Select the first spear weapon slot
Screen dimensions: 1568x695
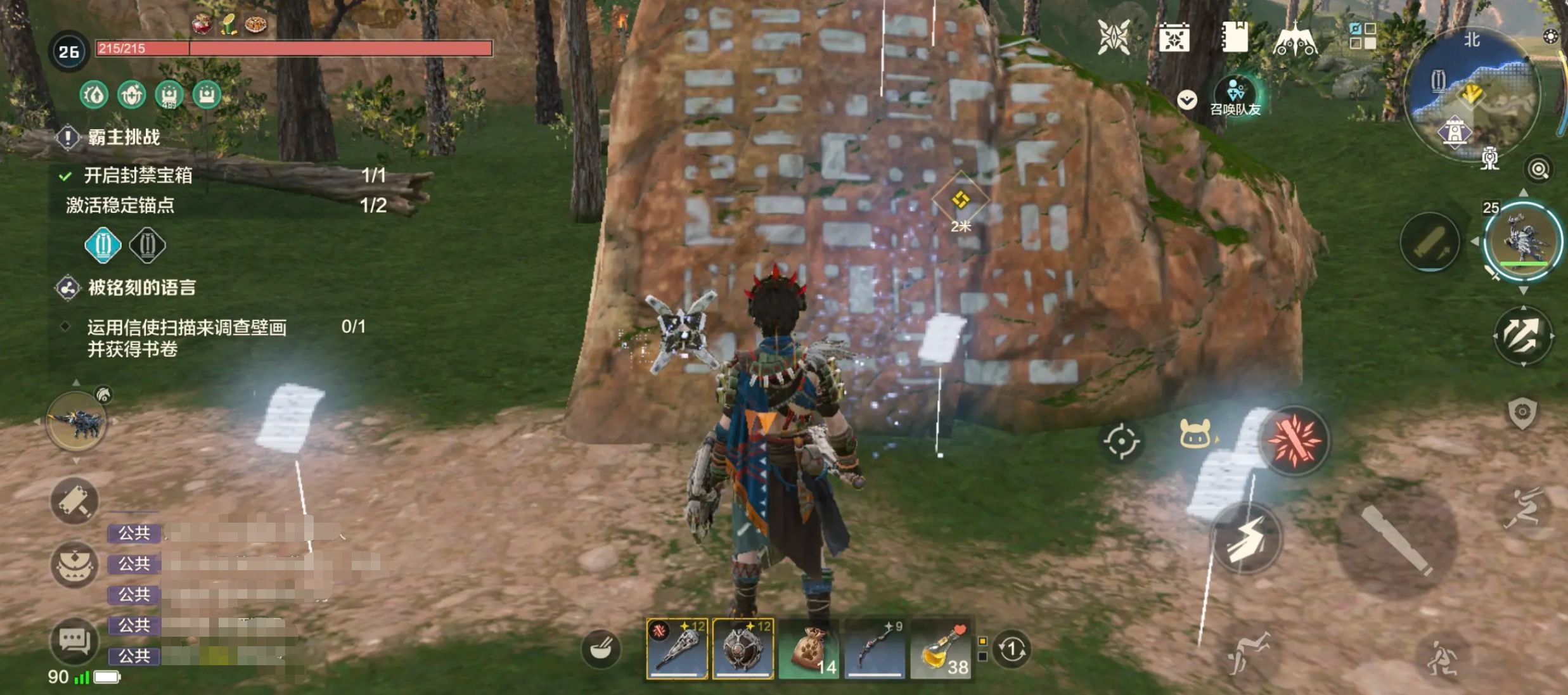(x=677, y=649)
